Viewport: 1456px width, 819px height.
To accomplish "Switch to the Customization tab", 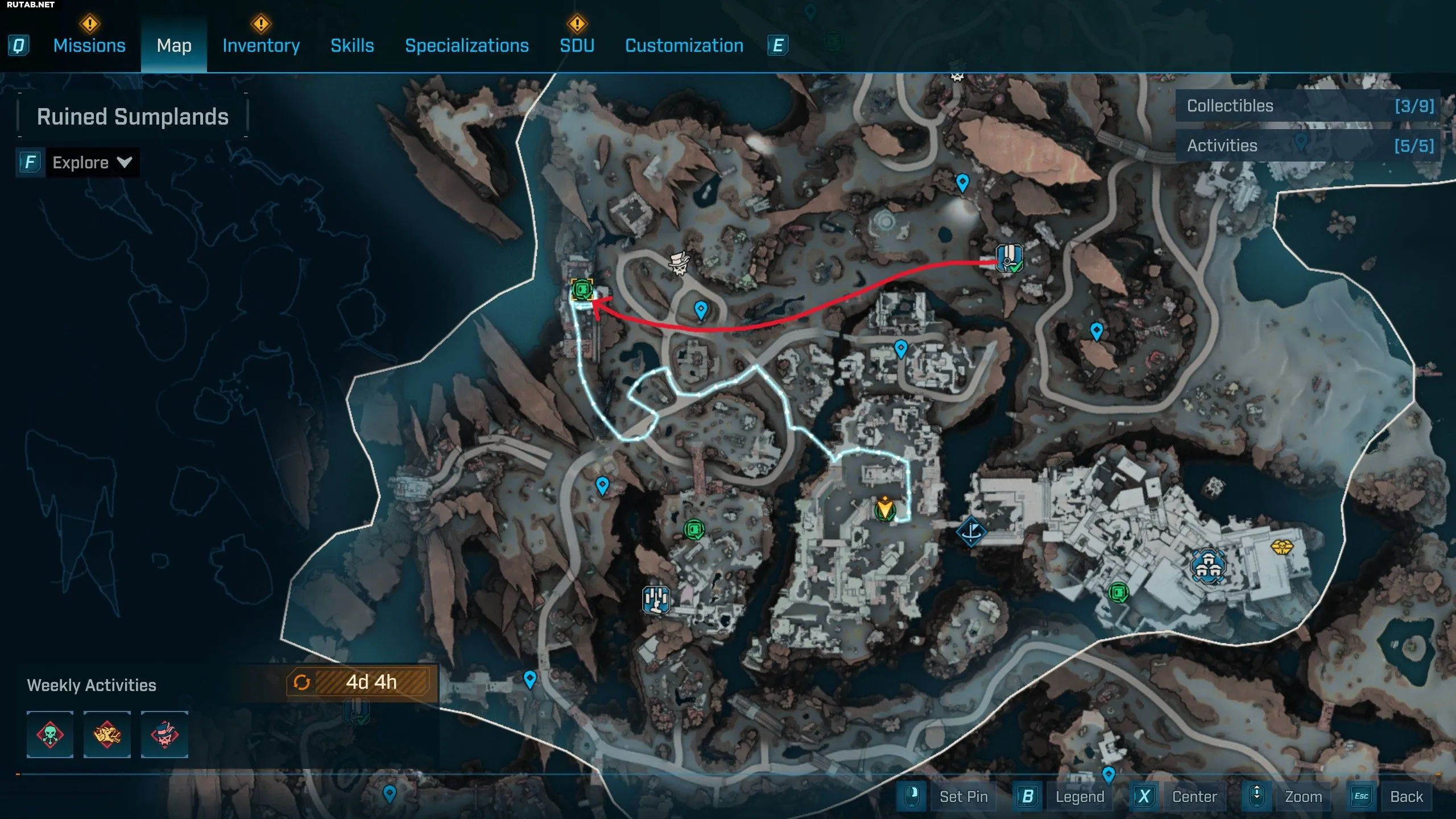I will (x=684, y=45).
